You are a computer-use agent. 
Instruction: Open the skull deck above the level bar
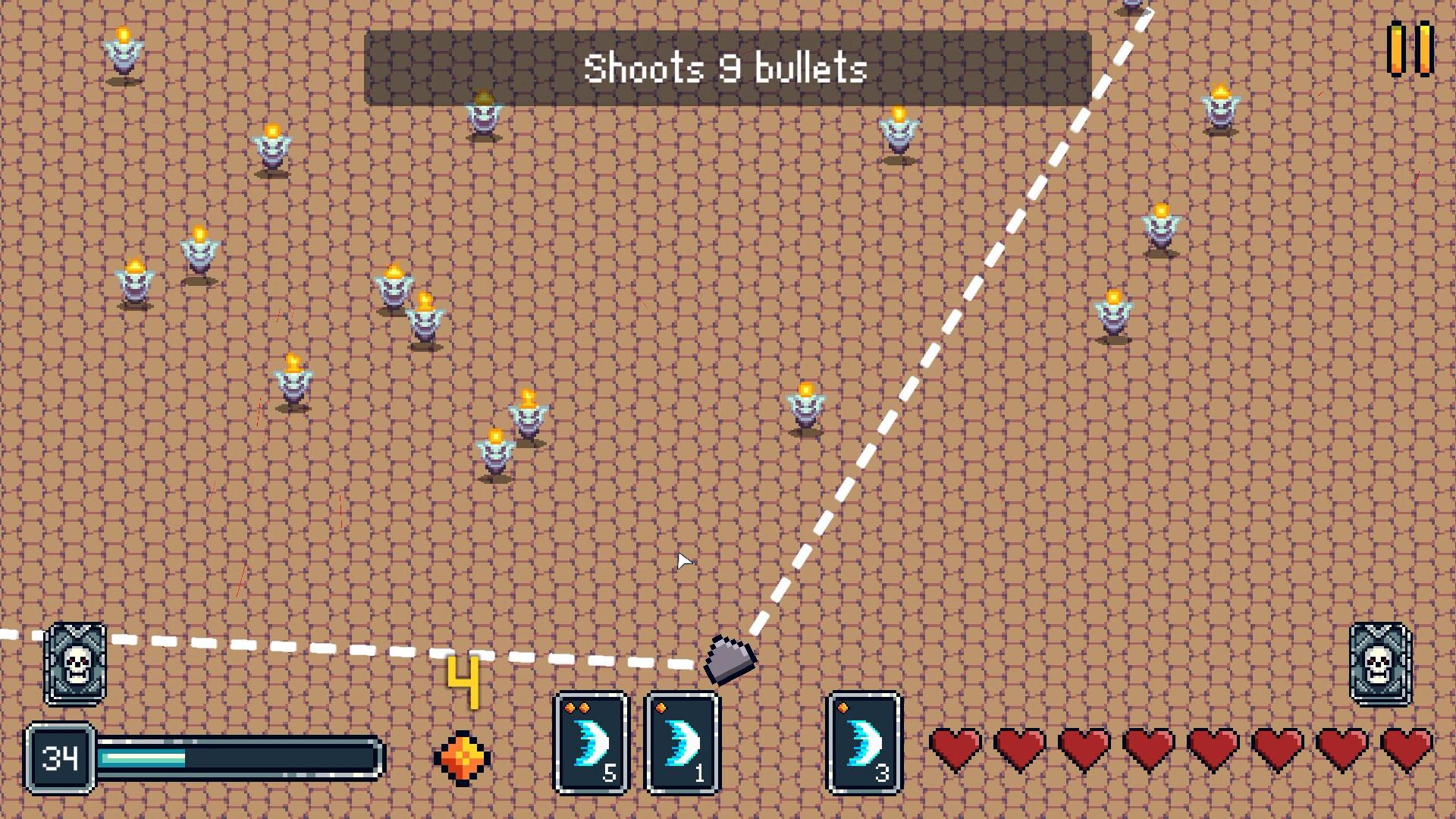(76, 664)
